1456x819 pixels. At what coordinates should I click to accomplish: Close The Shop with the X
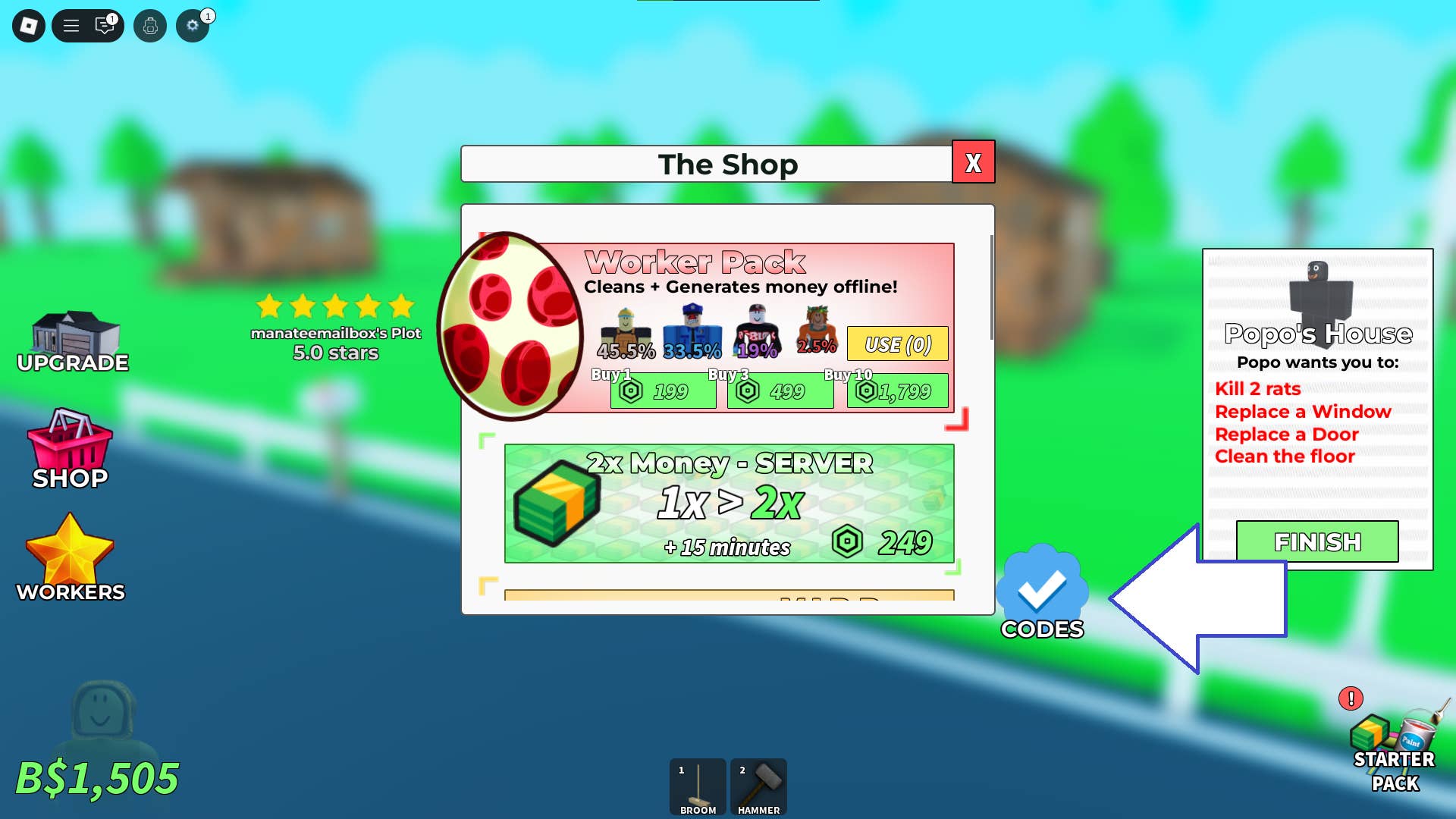pos(974,162)
